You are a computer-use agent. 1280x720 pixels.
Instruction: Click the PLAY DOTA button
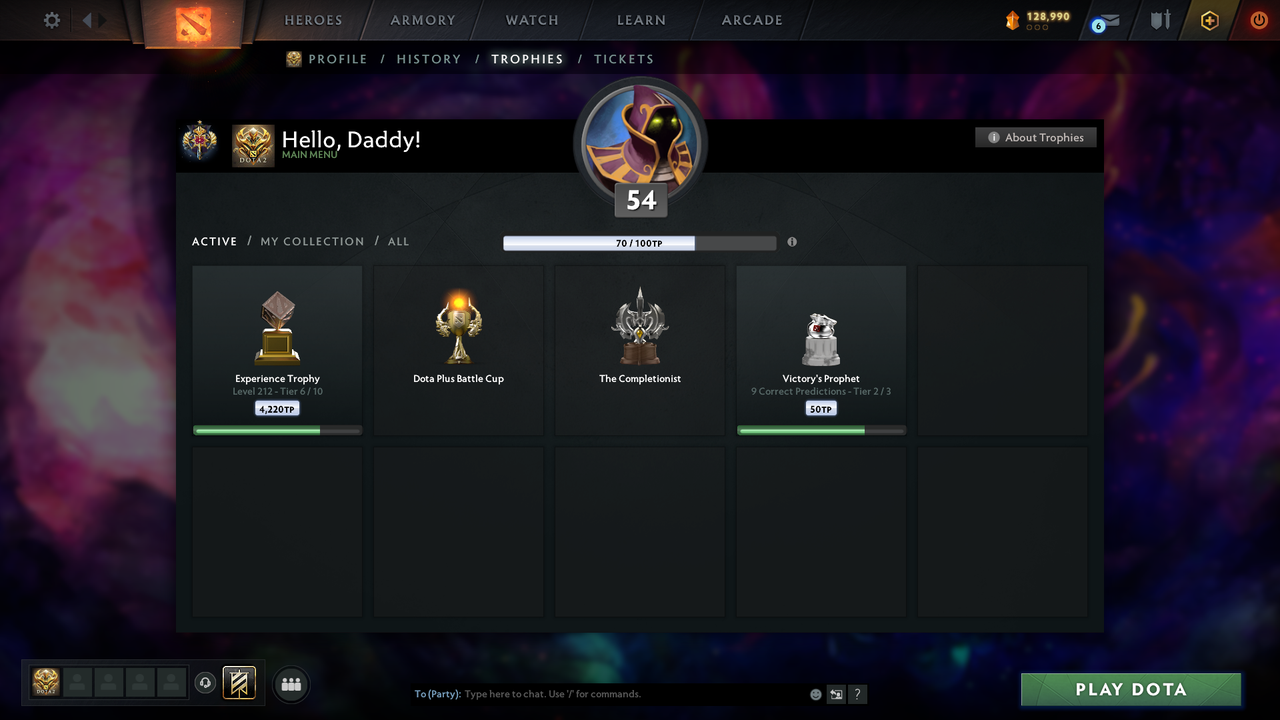pyautogui.click(x=1130, y=689)
